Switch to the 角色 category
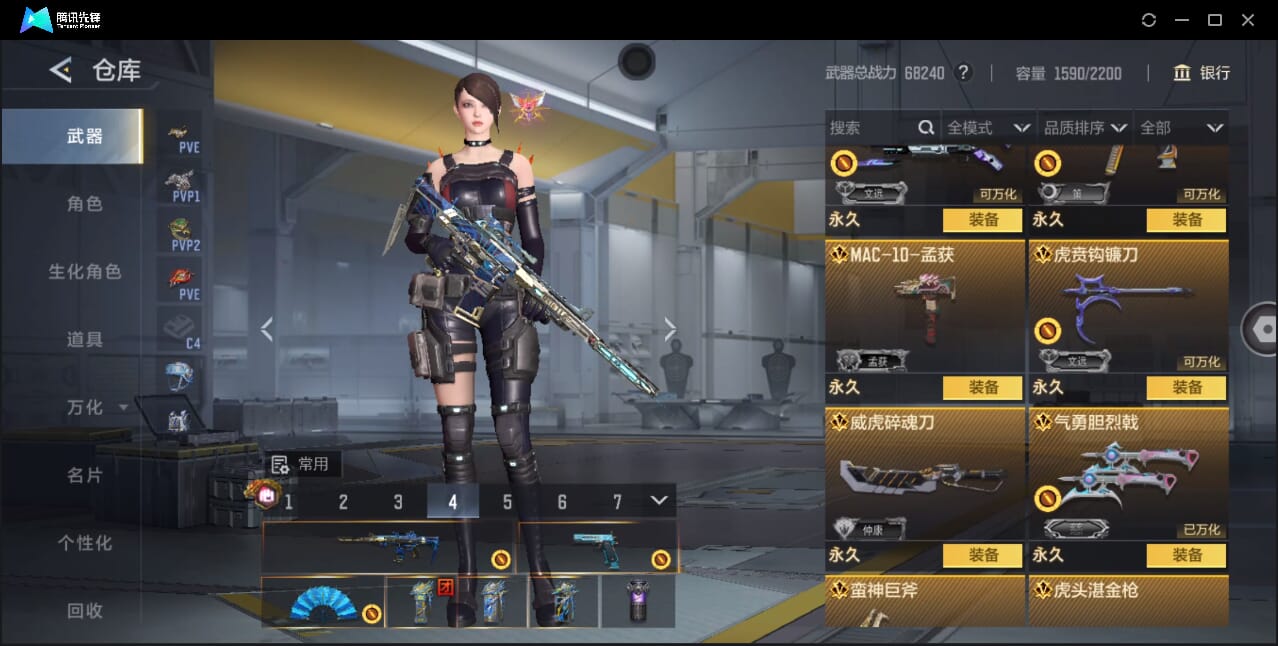This screenshot has width=1278, height=646. pyautogui.click(x=84, y=204)
